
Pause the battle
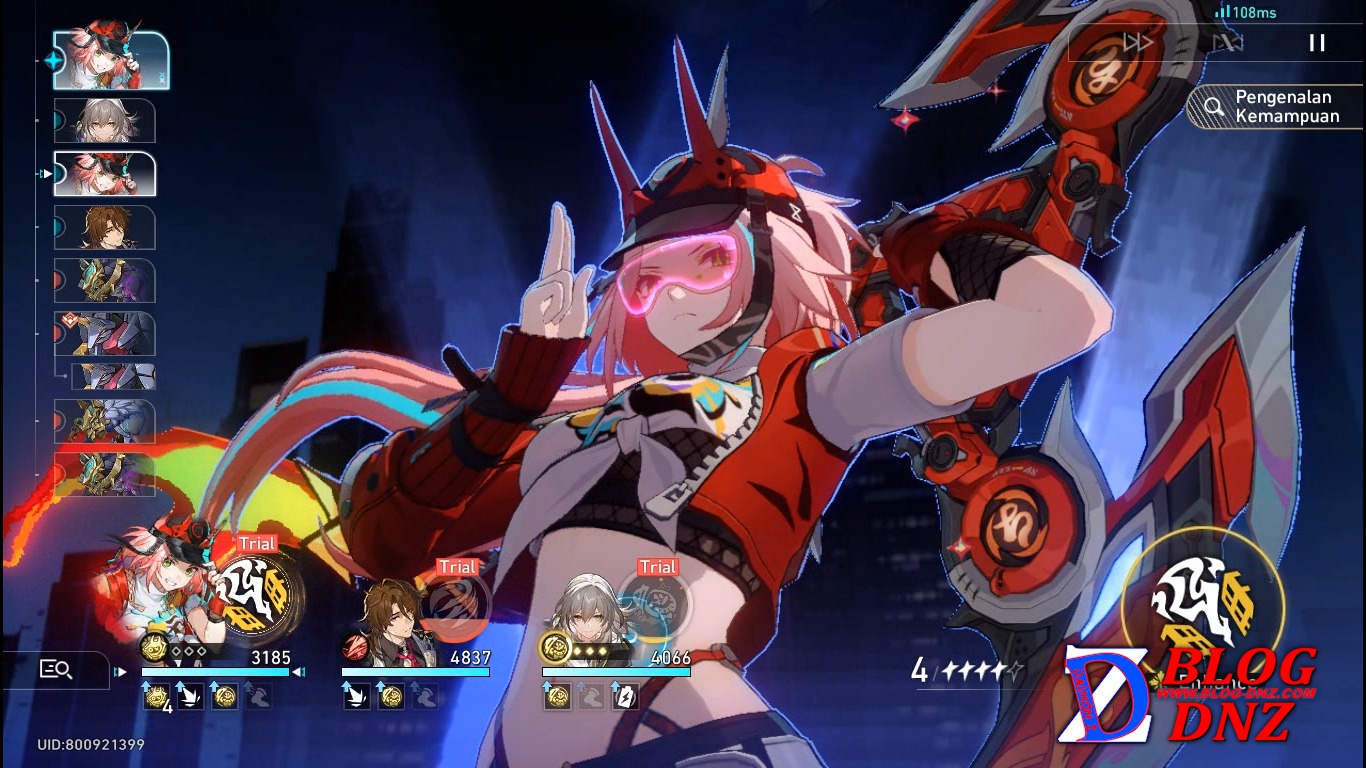click(x=1317, y=42)
